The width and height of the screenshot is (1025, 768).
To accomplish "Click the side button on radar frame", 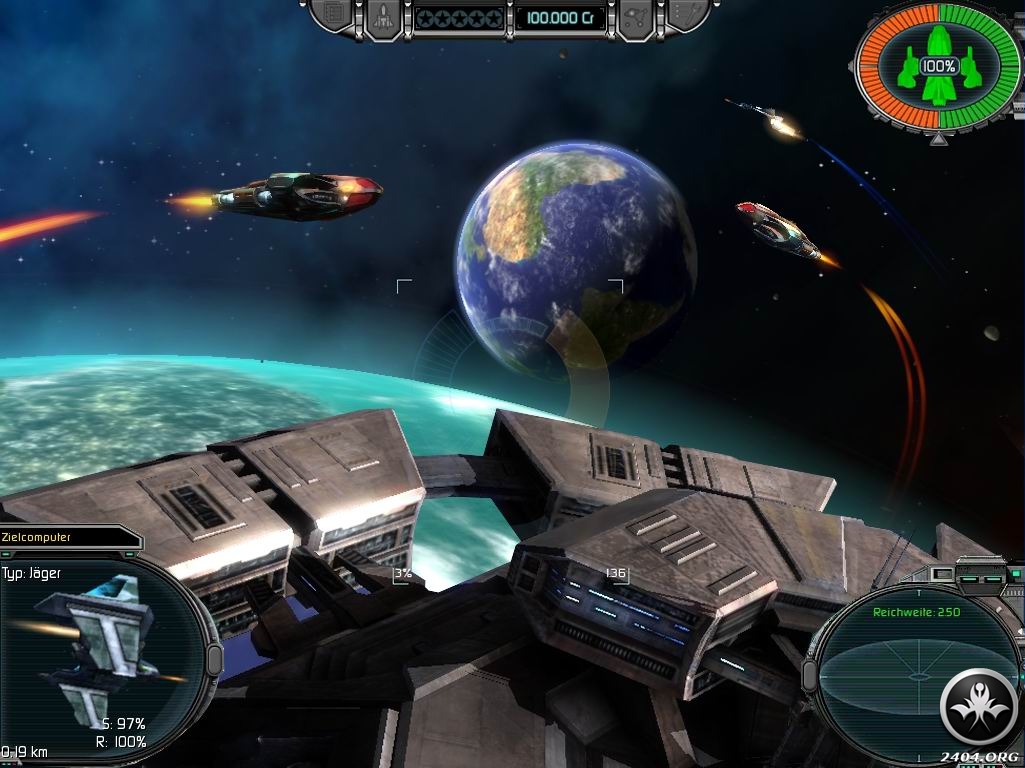I will [x=809, y=673].
